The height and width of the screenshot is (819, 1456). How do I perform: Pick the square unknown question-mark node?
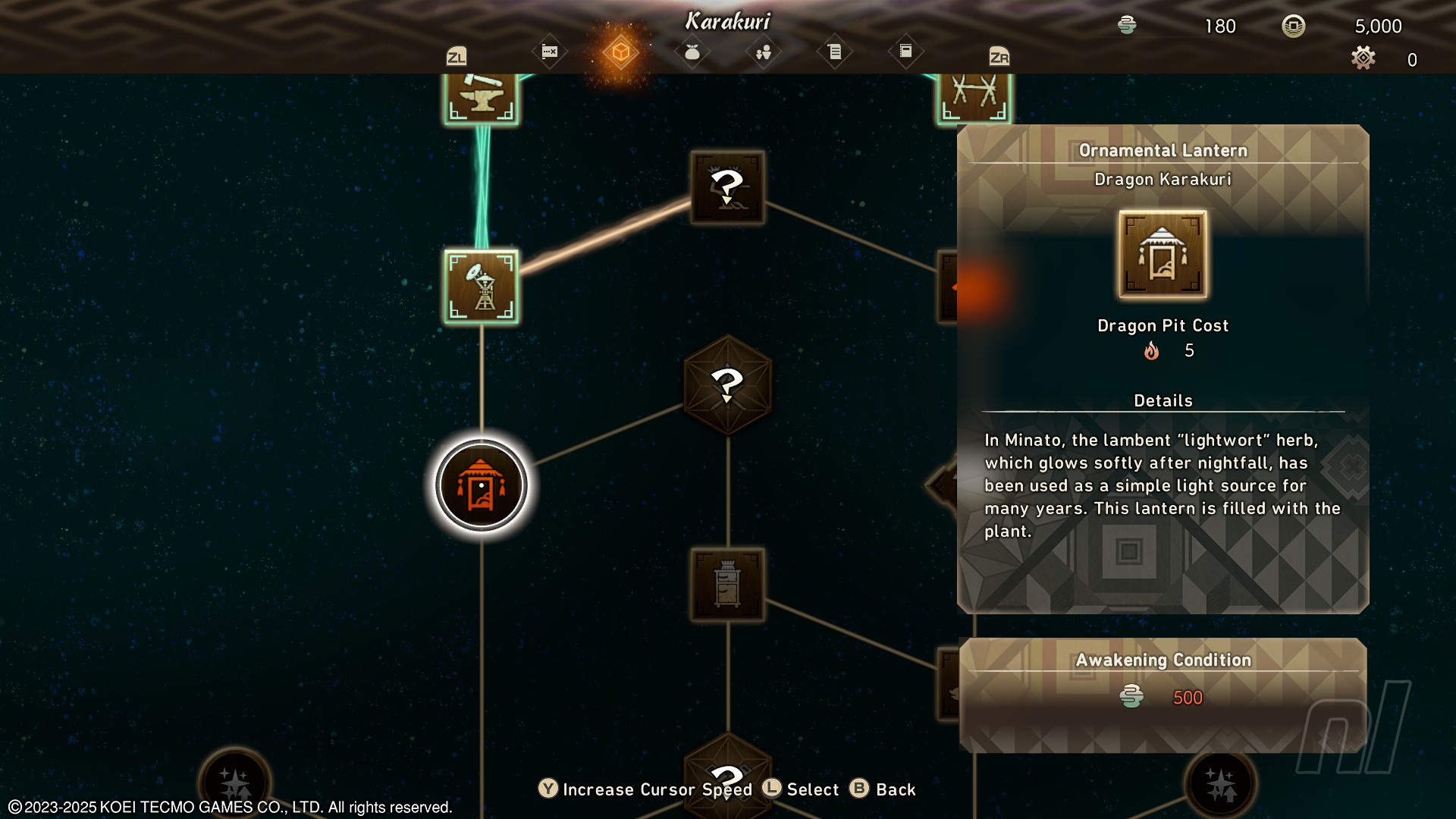click(x=727, y=187)
